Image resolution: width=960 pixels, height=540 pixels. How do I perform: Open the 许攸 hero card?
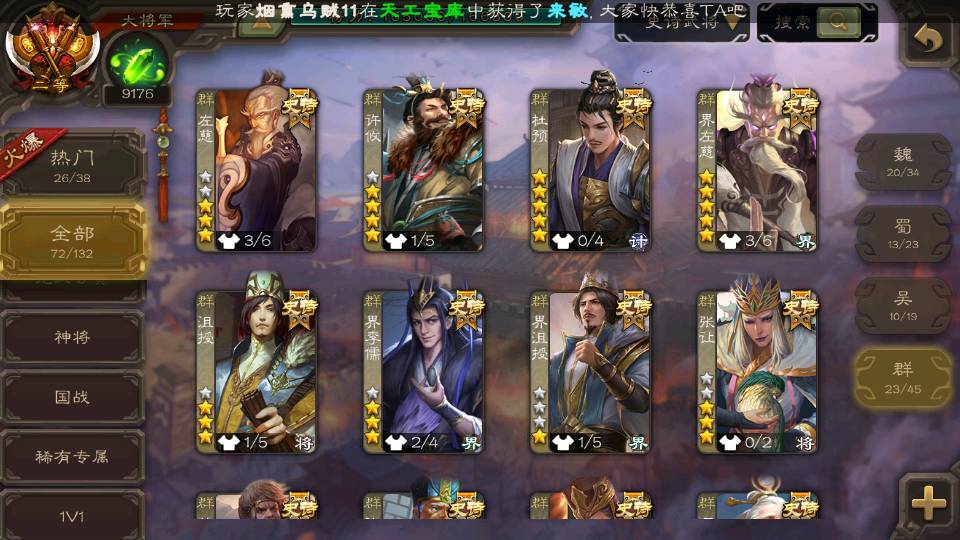423,170
